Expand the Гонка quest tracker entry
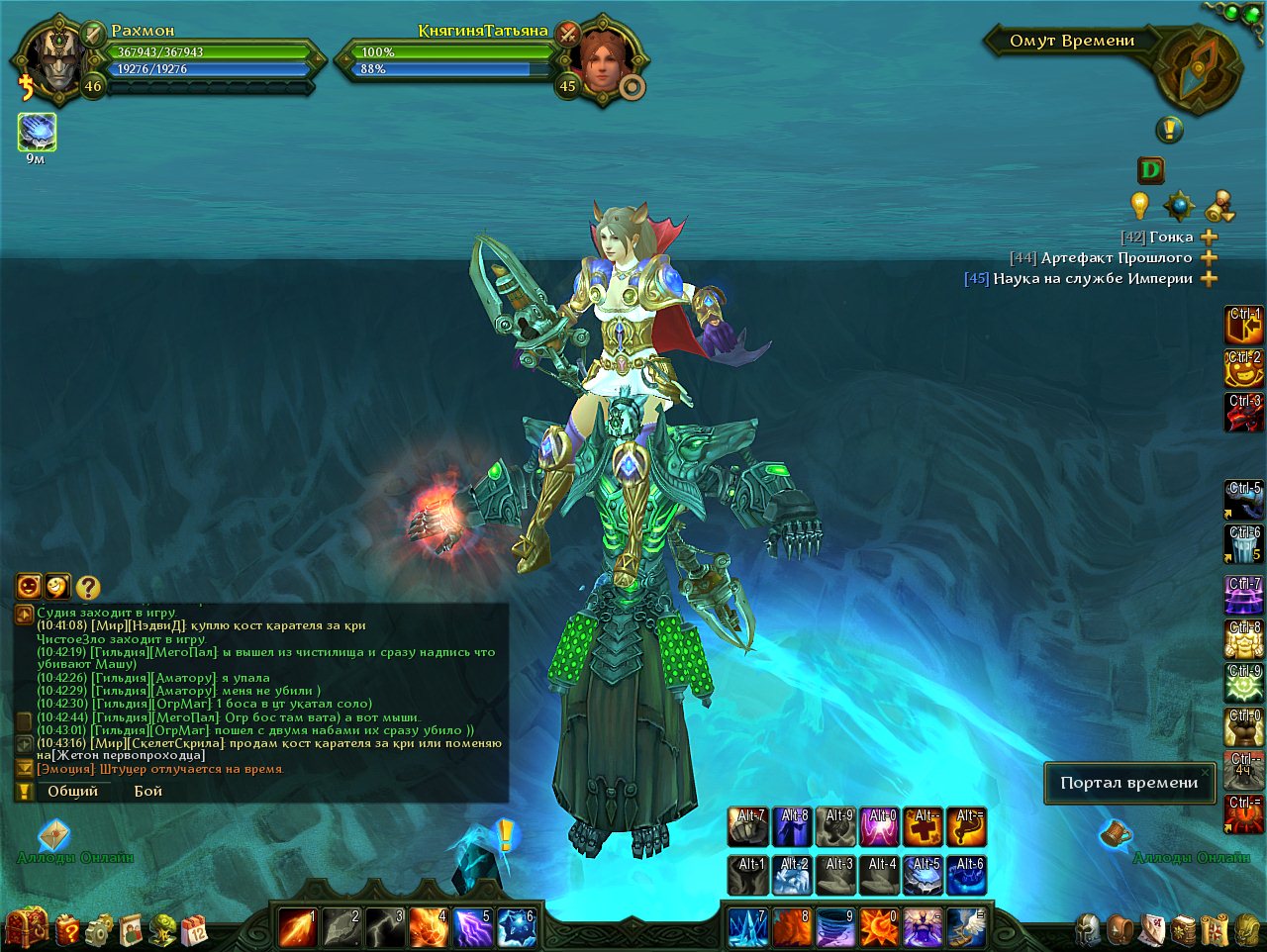1267x952 pixels. 1209,238
